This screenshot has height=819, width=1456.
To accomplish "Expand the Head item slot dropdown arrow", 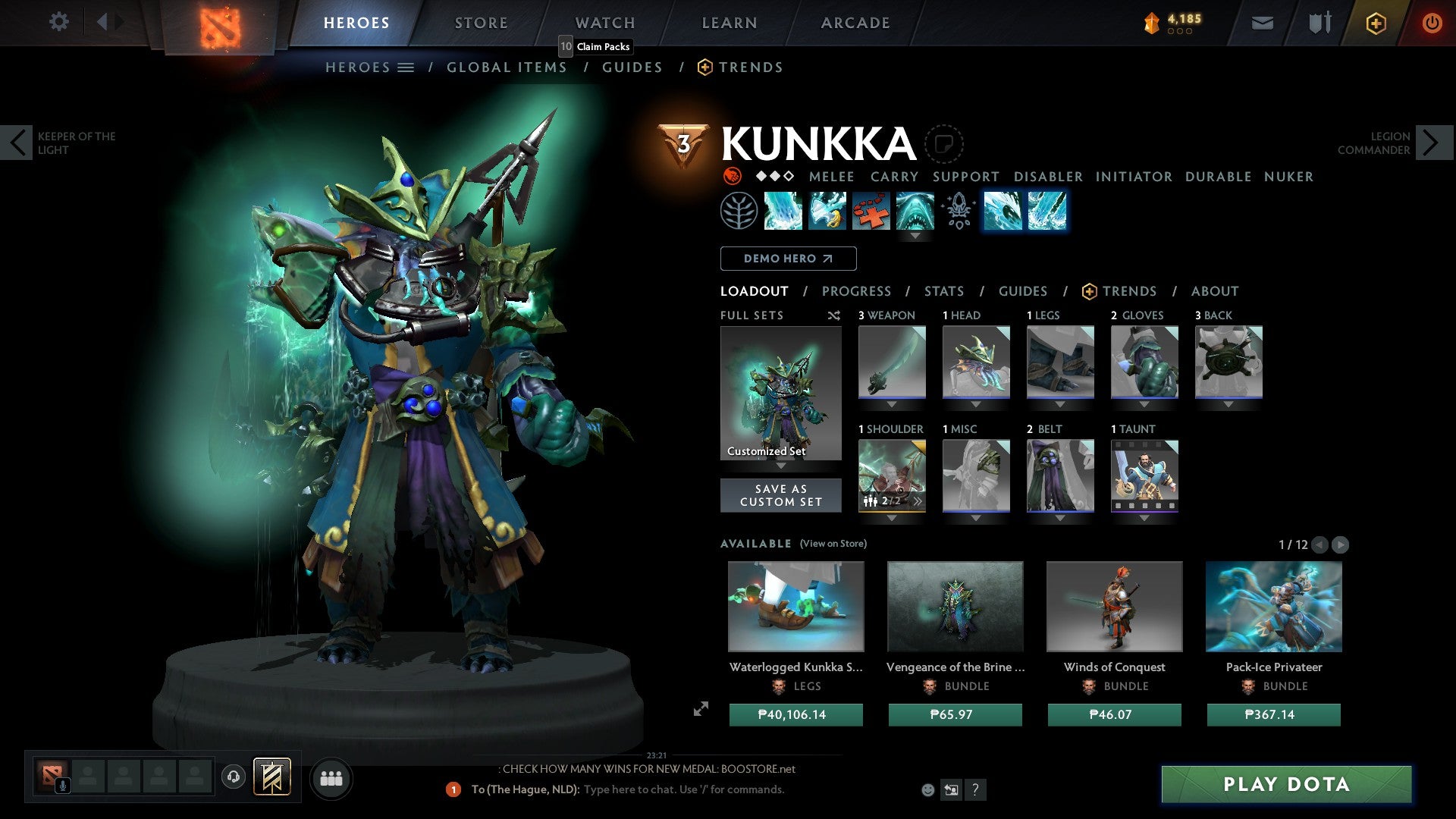I will tap(975, 404).
